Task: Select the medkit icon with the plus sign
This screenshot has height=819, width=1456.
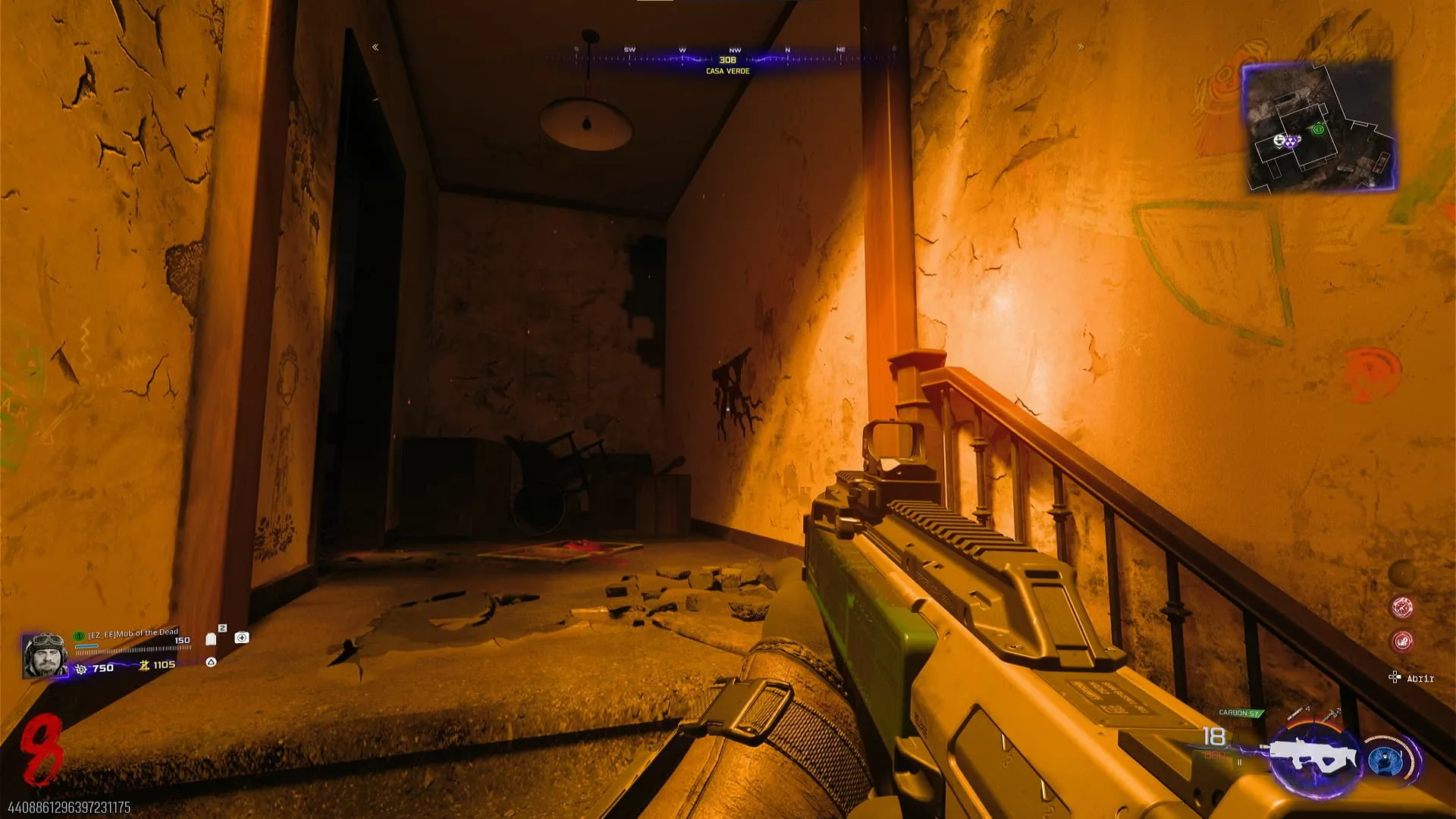Action: pos(242,638)
